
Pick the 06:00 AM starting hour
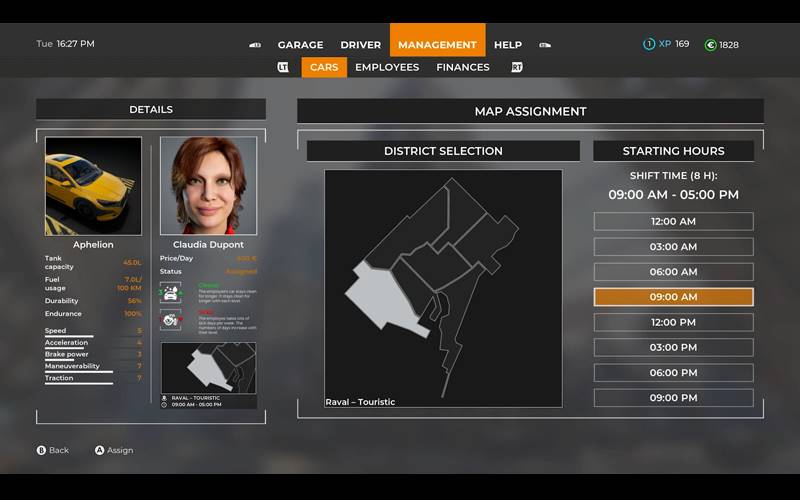coord(673,272)
